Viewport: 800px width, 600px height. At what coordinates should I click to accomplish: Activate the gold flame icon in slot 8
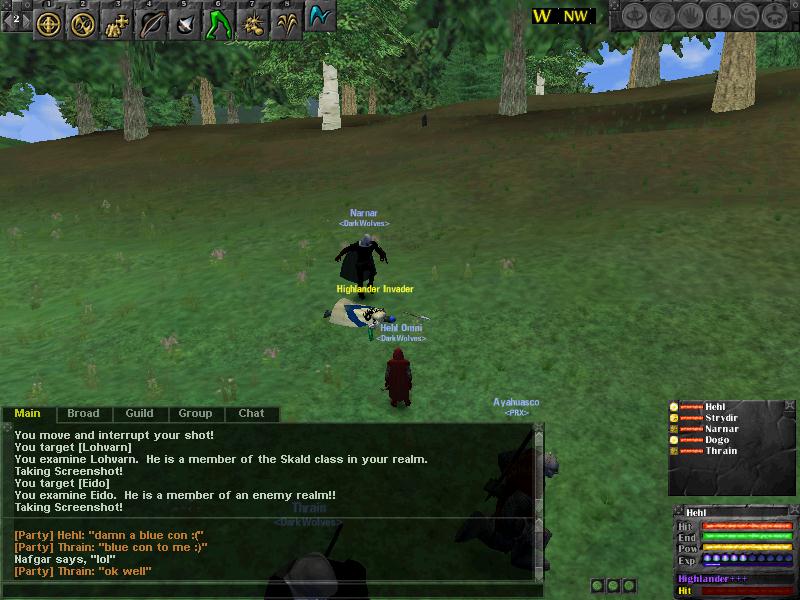287,23
